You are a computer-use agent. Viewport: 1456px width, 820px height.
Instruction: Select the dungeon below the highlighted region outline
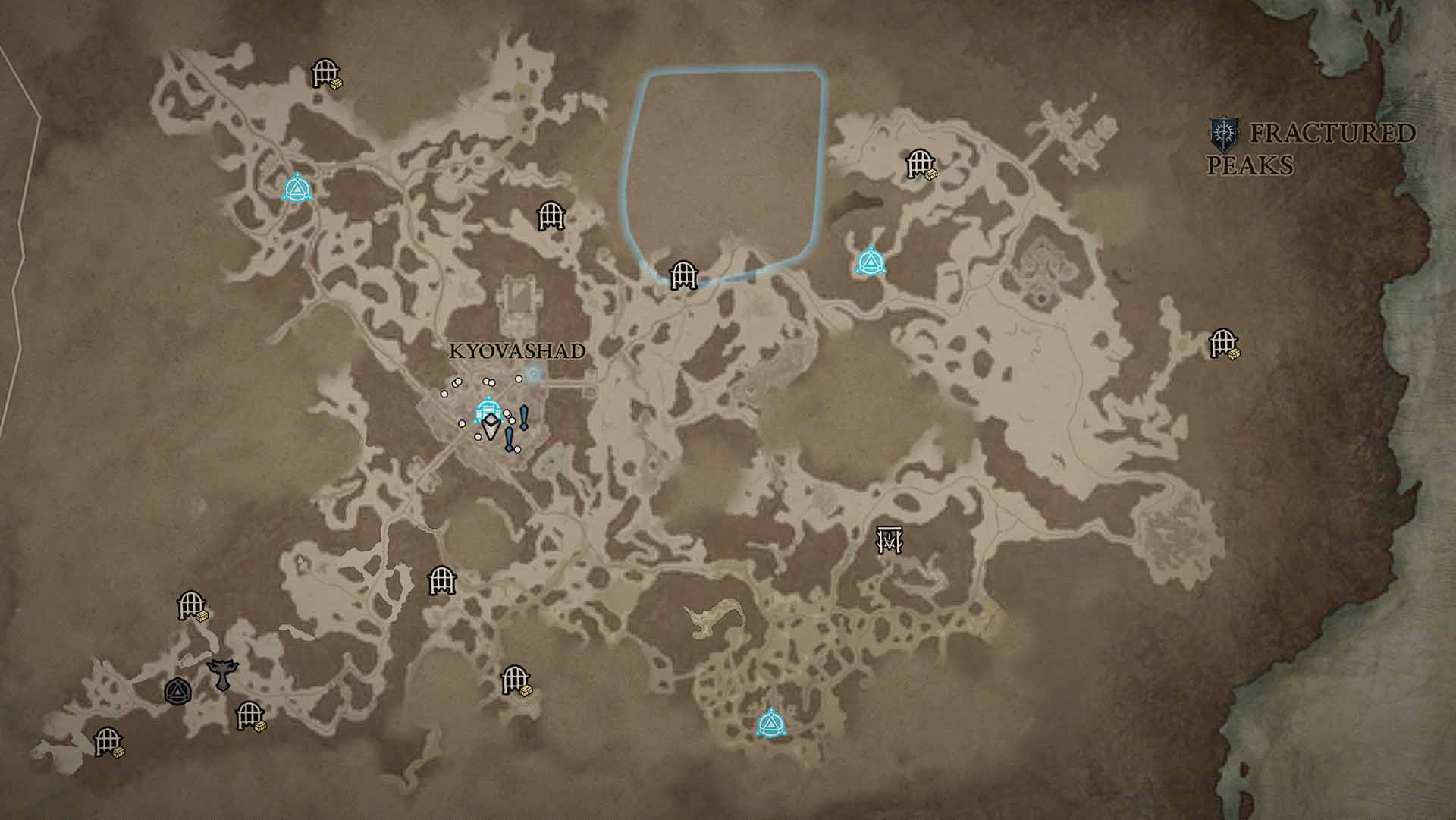[683, 275]
